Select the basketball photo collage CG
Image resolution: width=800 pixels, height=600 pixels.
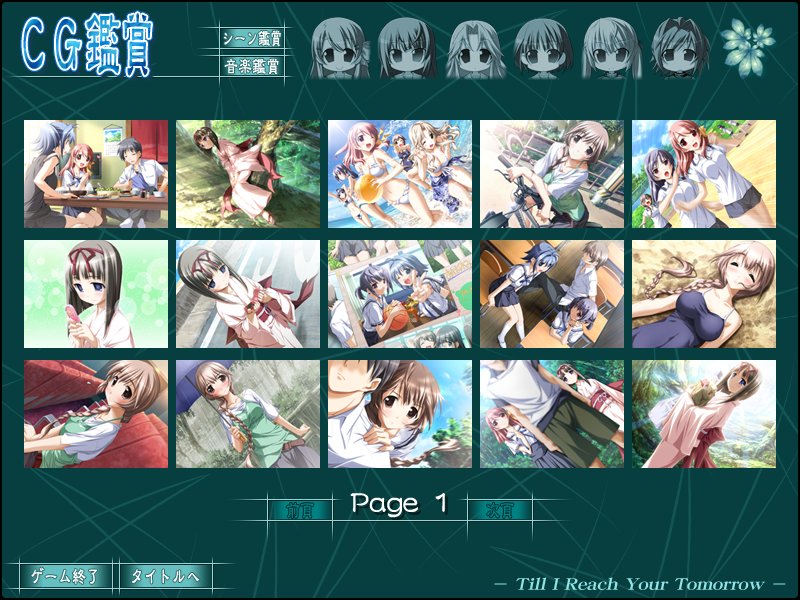400,294
